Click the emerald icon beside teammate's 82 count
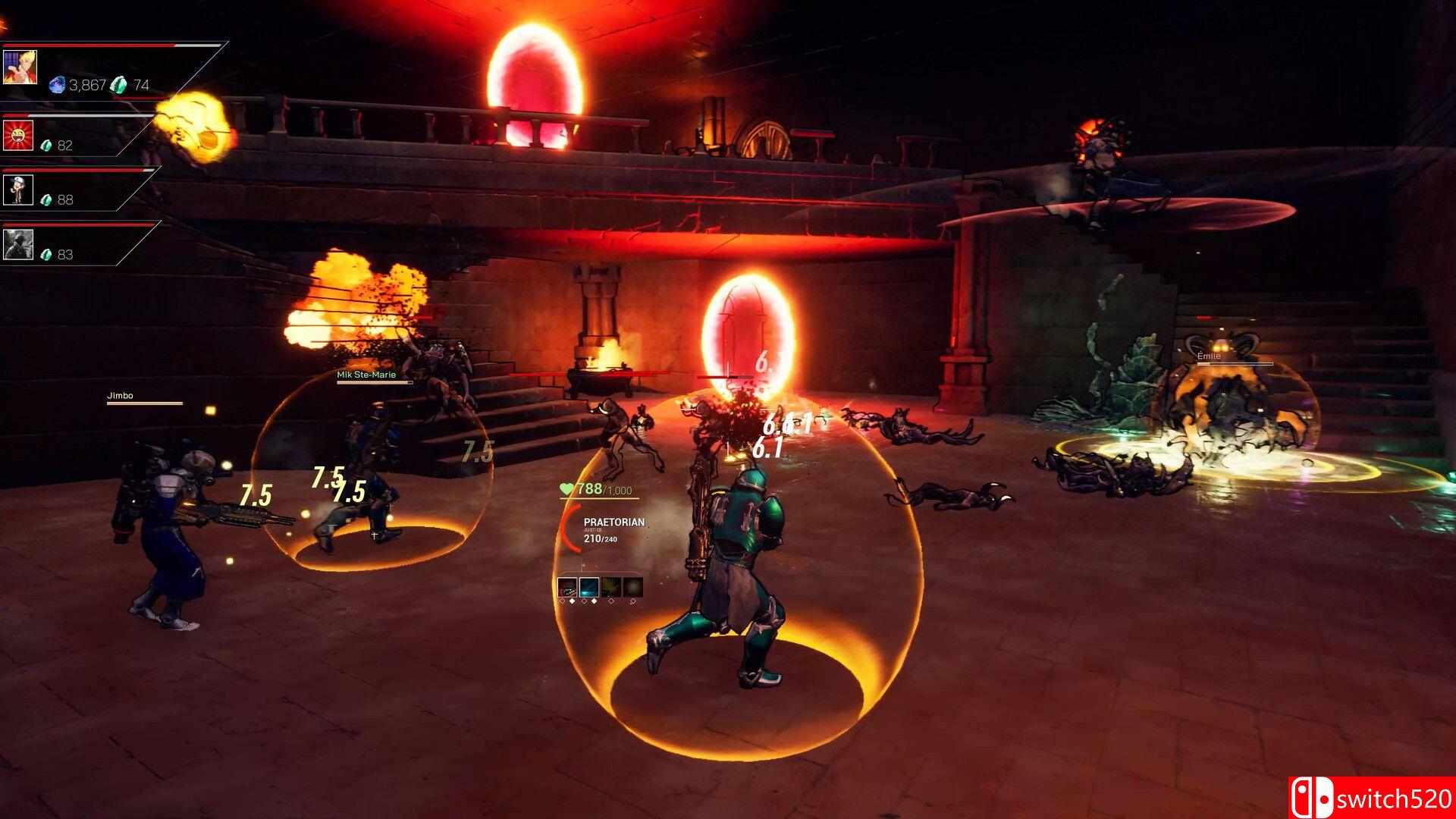This screenshot has height=819, width=1456. coord(45,145)
